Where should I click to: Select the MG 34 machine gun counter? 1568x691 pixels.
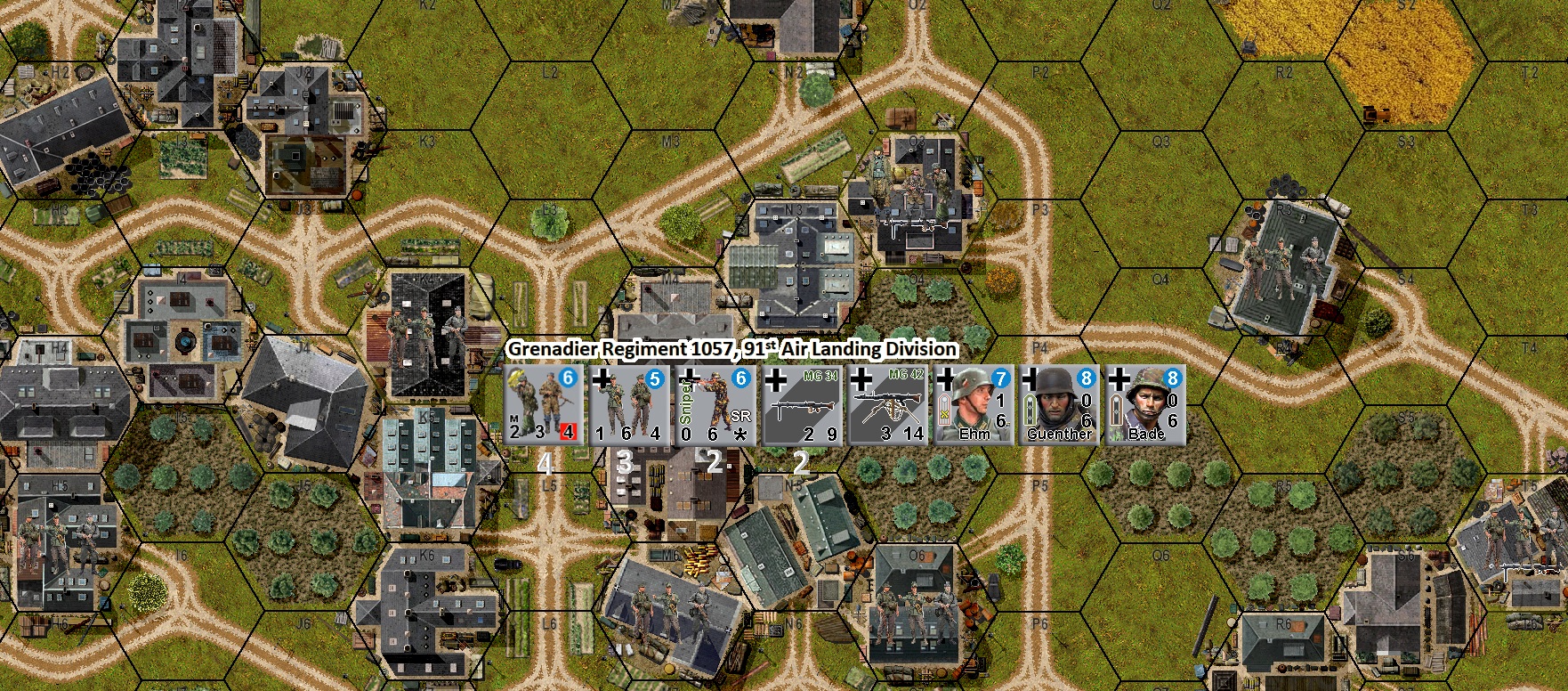(801, 405)
